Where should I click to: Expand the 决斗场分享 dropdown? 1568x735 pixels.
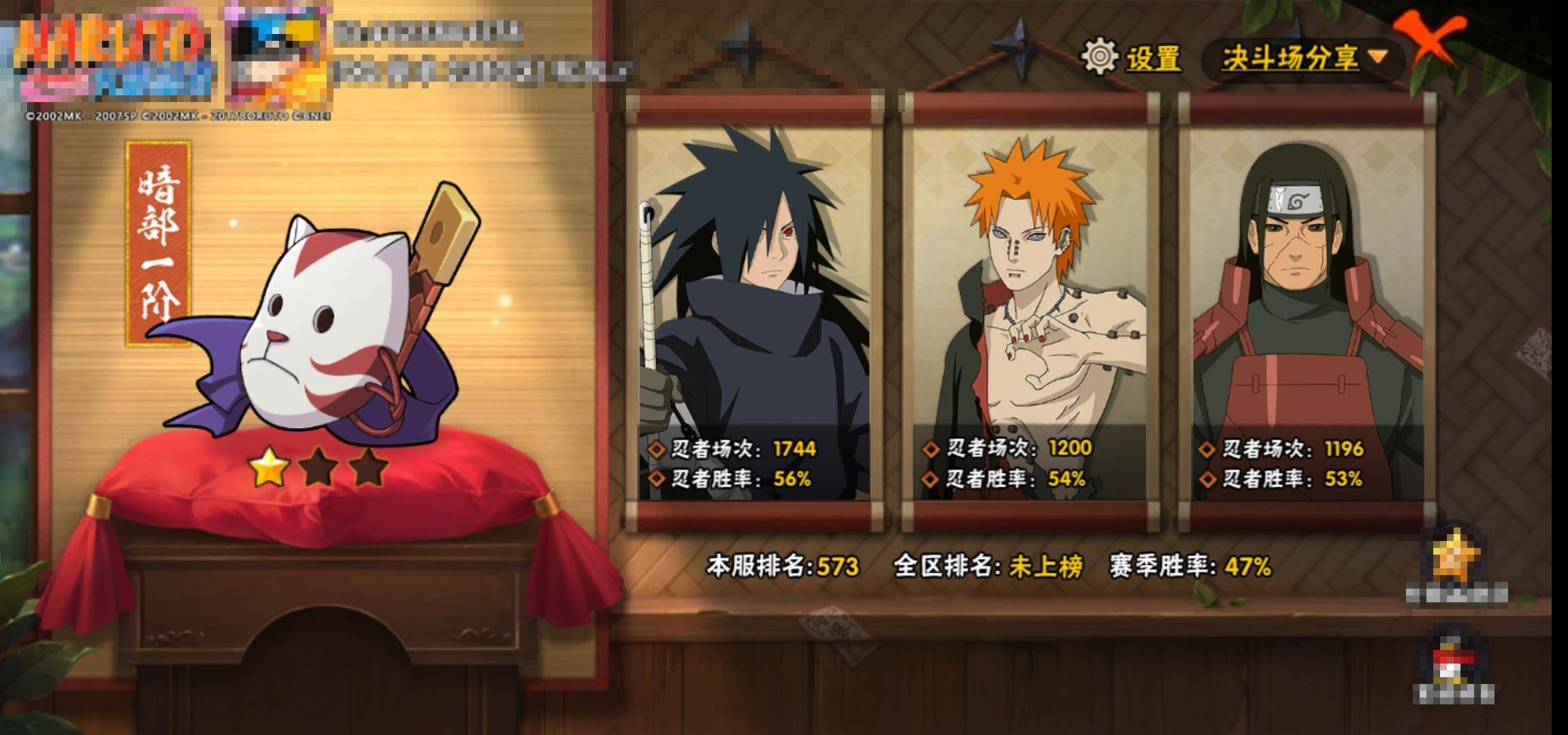1303,59
